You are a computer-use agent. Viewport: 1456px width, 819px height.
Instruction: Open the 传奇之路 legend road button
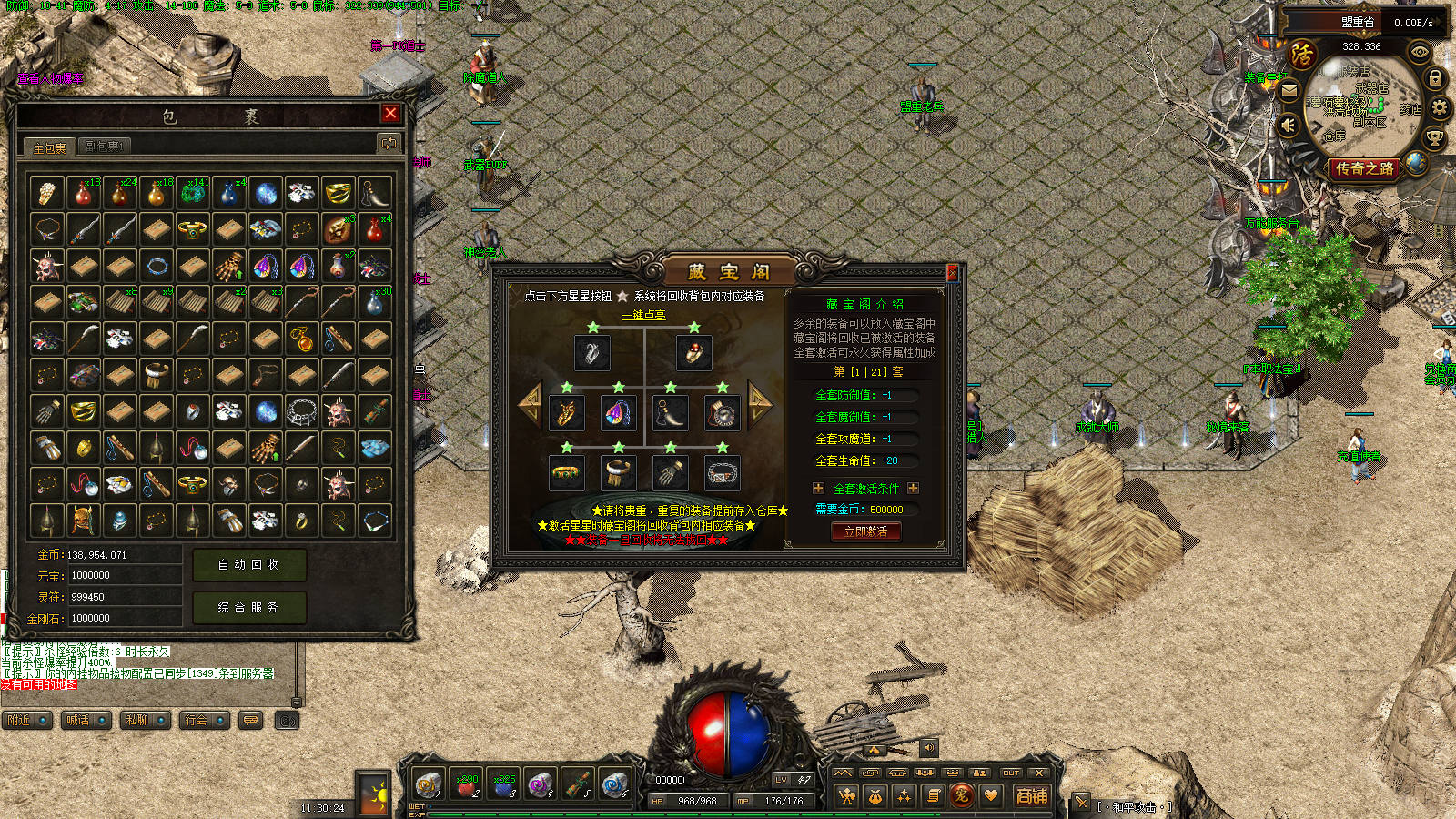[1364, 168]
